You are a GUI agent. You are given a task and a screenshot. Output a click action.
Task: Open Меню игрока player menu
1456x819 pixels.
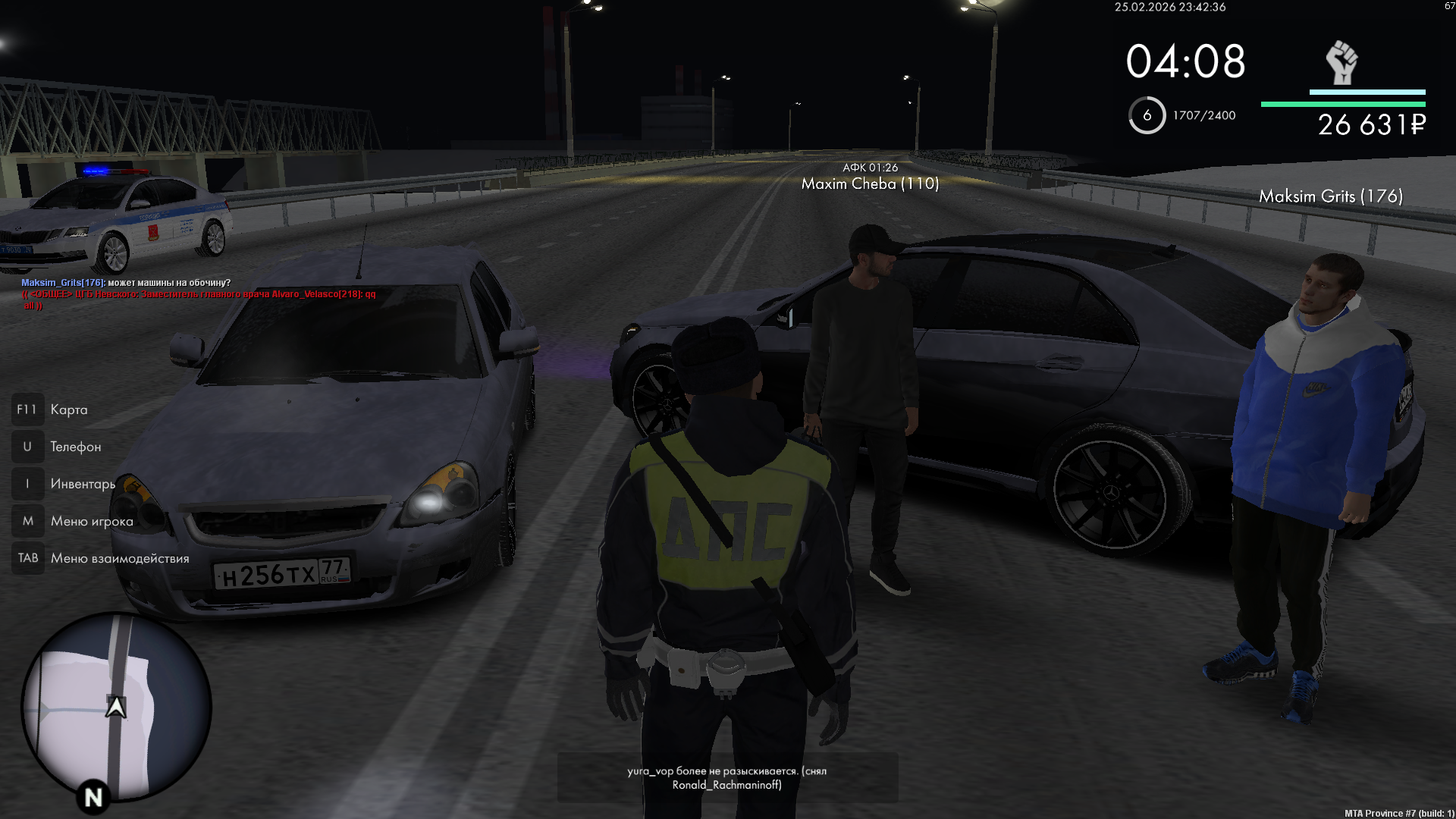click(x=91, y=521)
